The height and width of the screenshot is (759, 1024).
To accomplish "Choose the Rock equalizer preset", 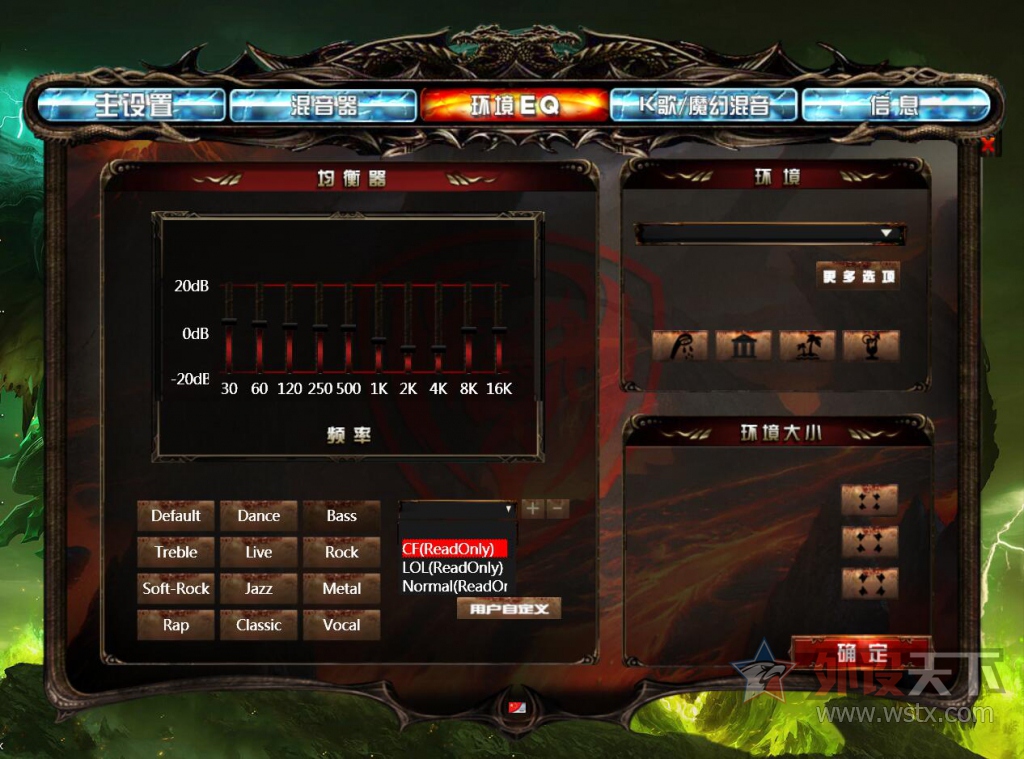I will [342, 552].
